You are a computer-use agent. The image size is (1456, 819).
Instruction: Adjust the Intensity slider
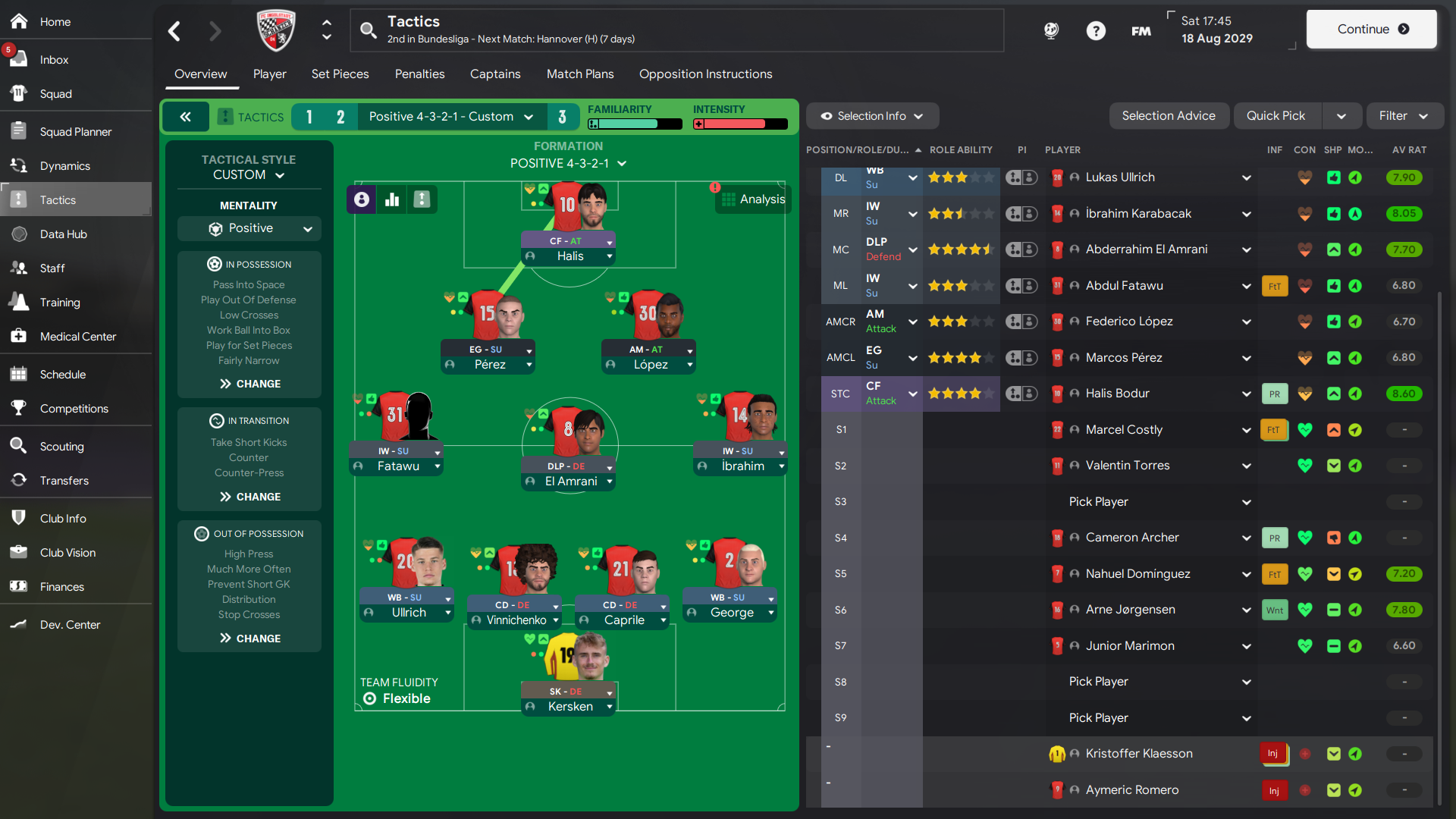pos(739,124)
